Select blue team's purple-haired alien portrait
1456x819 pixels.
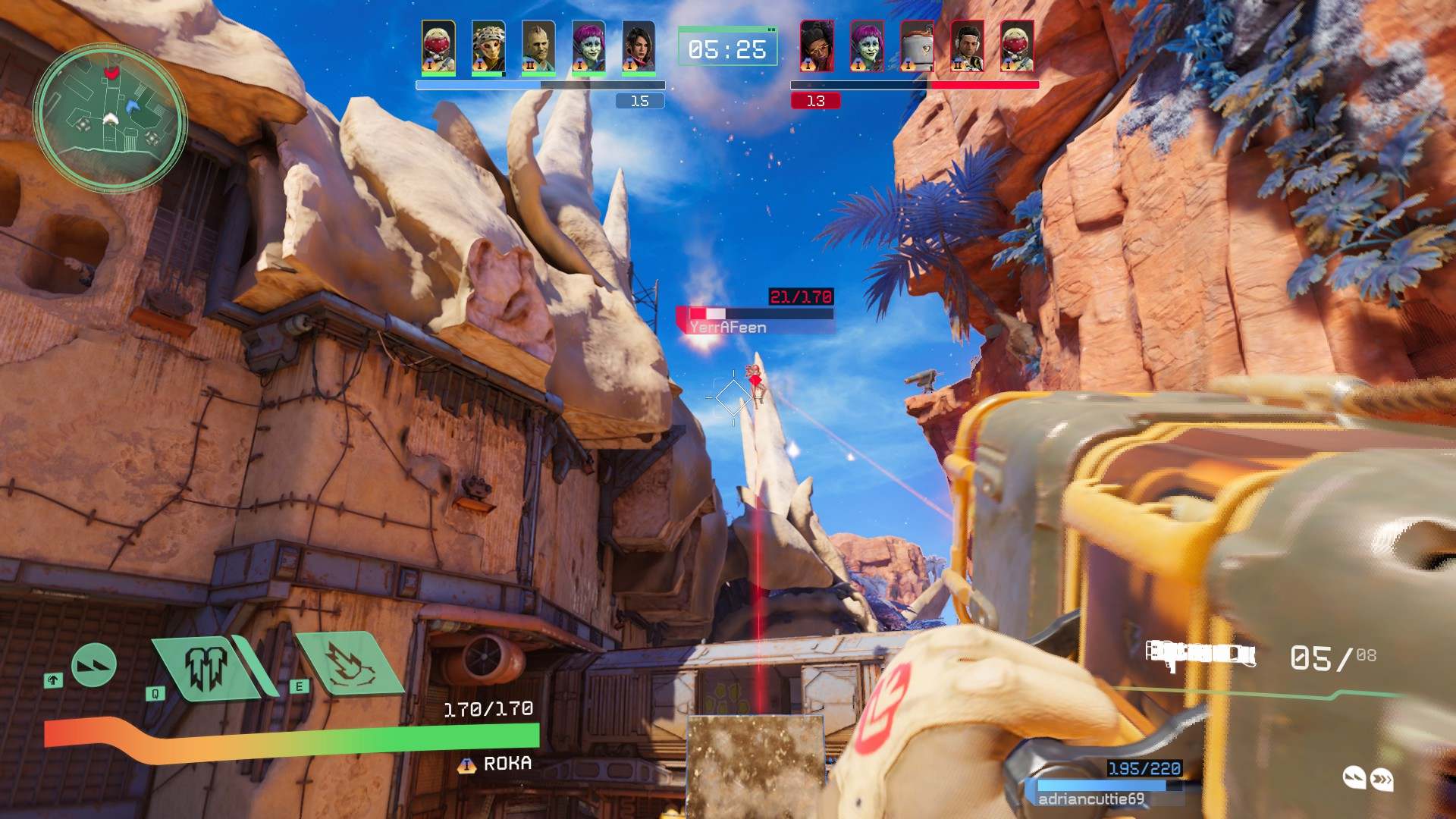pos(588,47)
